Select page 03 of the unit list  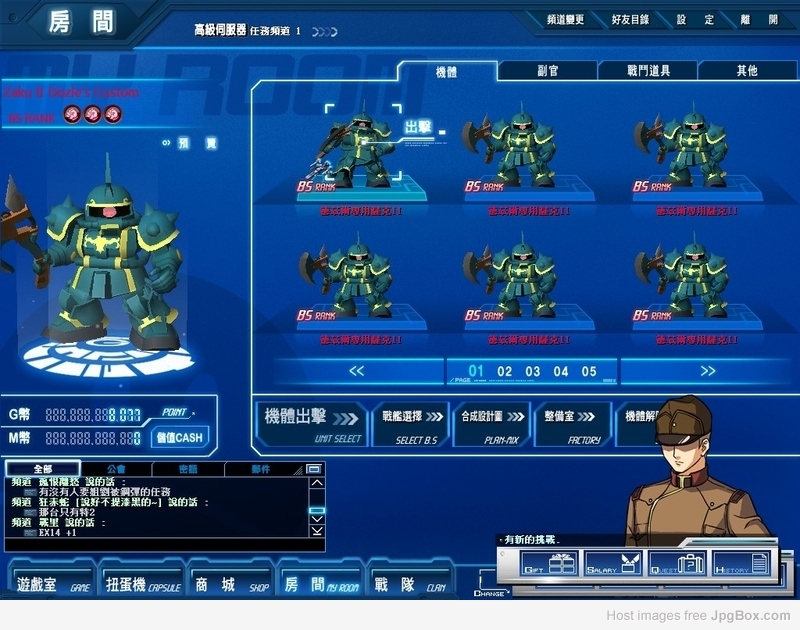(x=533, y=372)
